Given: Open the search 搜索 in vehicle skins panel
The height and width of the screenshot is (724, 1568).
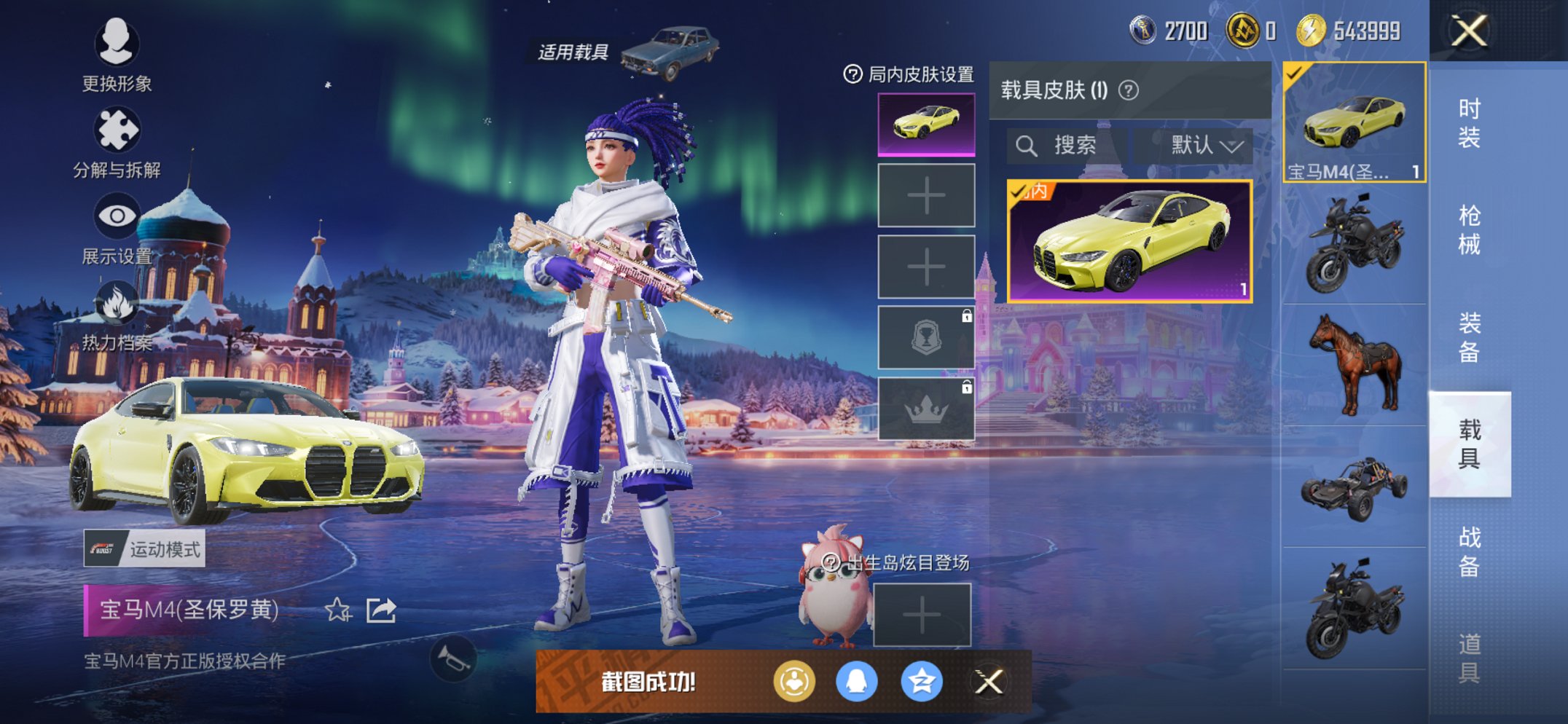Looking at the screenshot, I should coord(1068,144).
